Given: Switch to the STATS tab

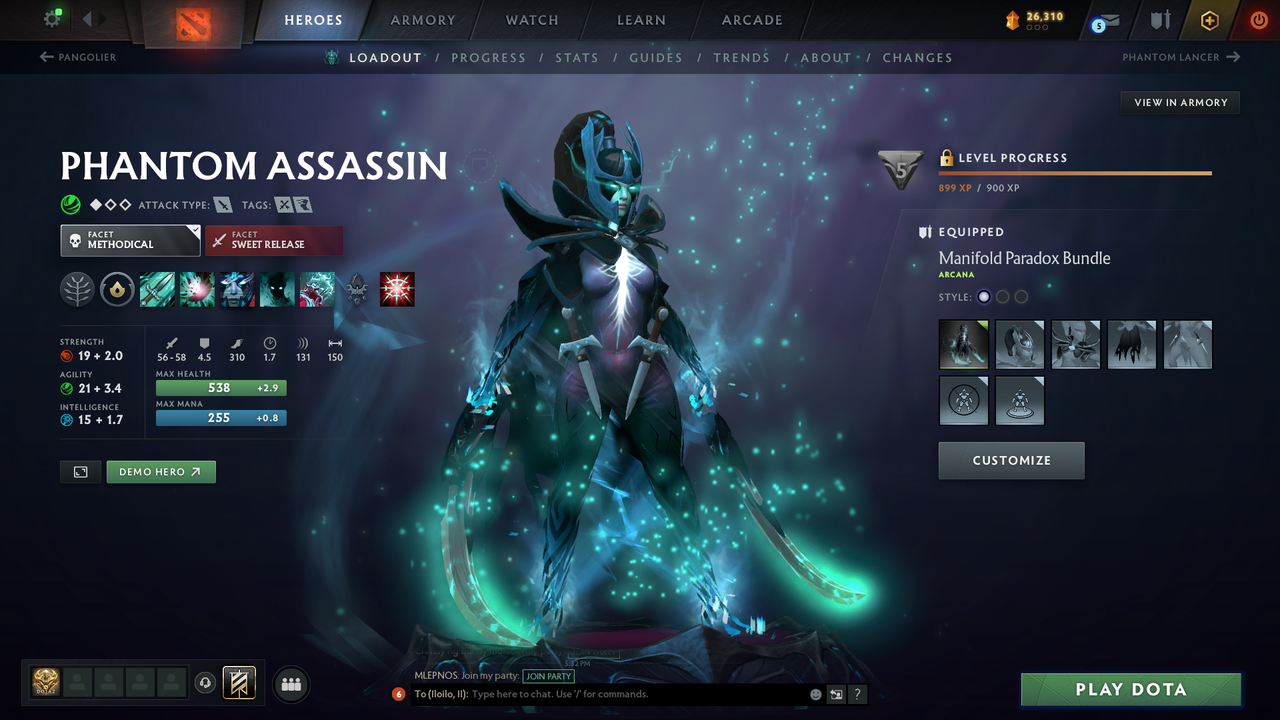Looking at the screenshot, I should (577, 57).
